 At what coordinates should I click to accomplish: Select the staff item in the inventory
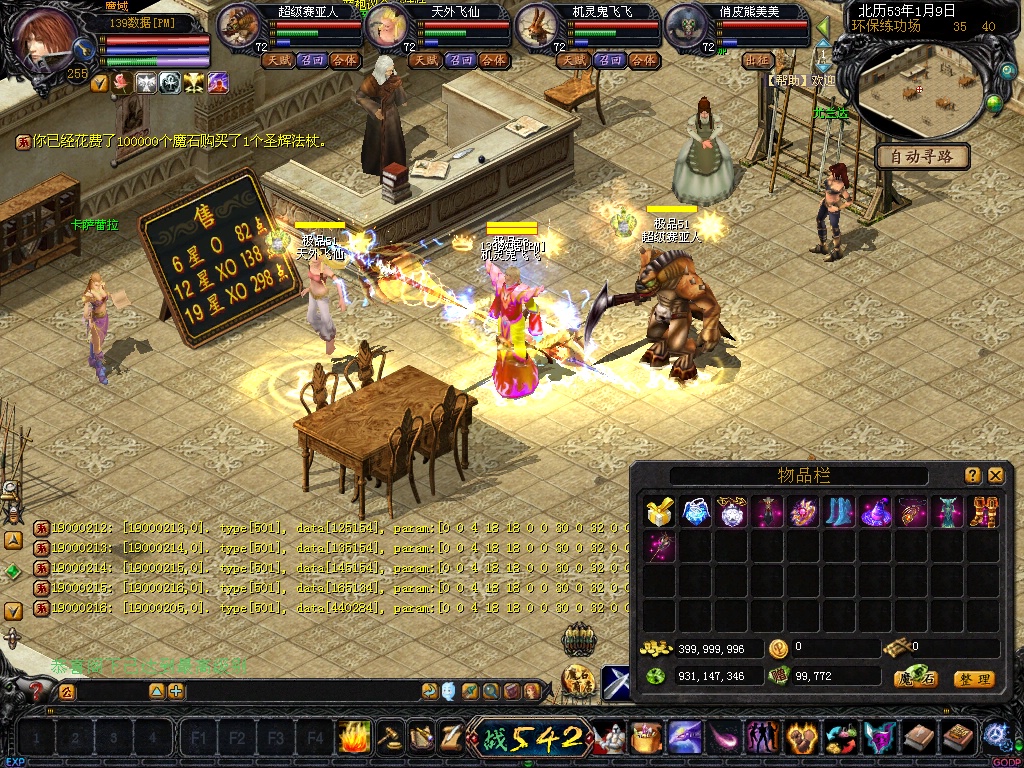tap(658, 546)
